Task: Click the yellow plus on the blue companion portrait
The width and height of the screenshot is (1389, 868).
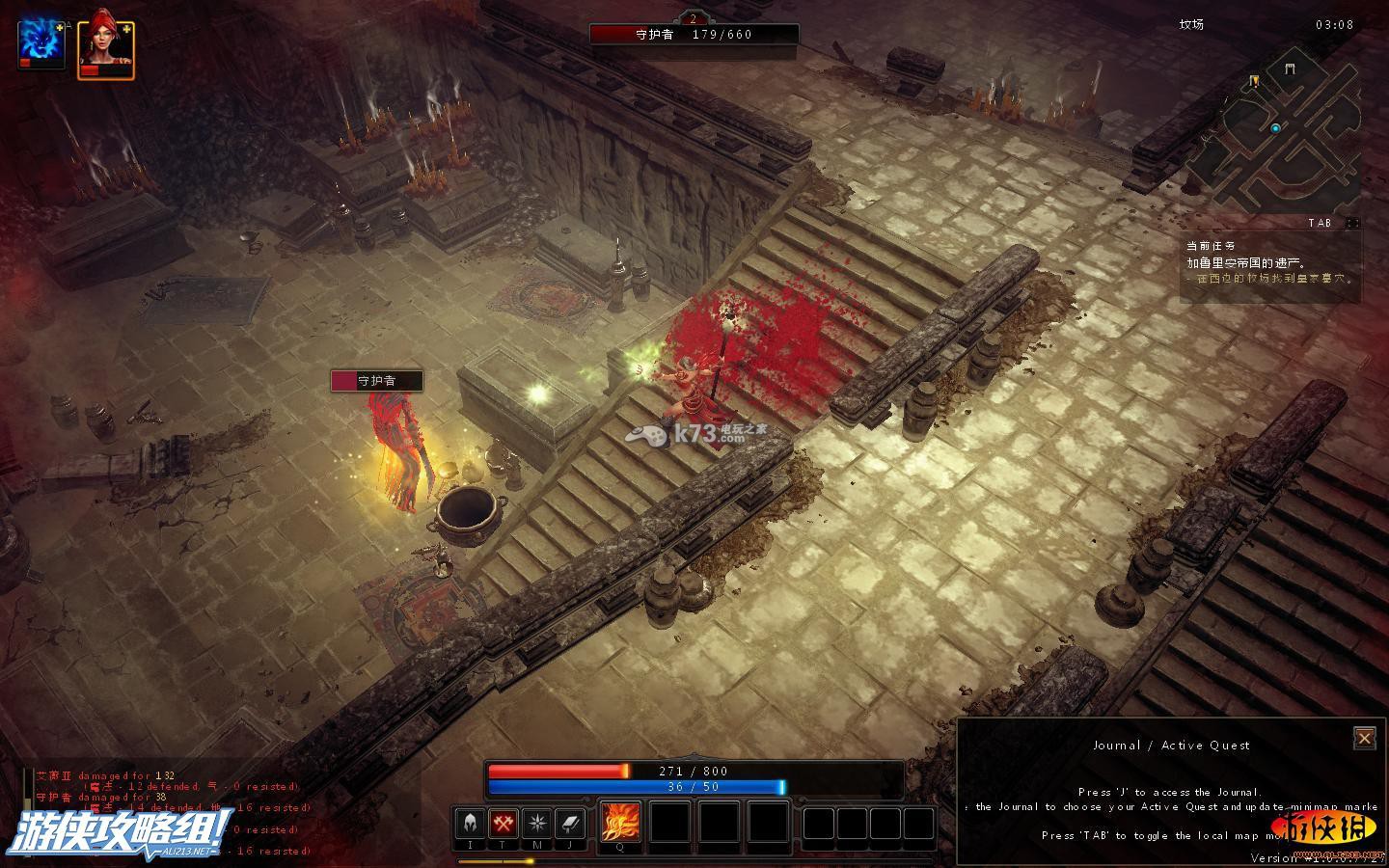Action: [60, 28]
